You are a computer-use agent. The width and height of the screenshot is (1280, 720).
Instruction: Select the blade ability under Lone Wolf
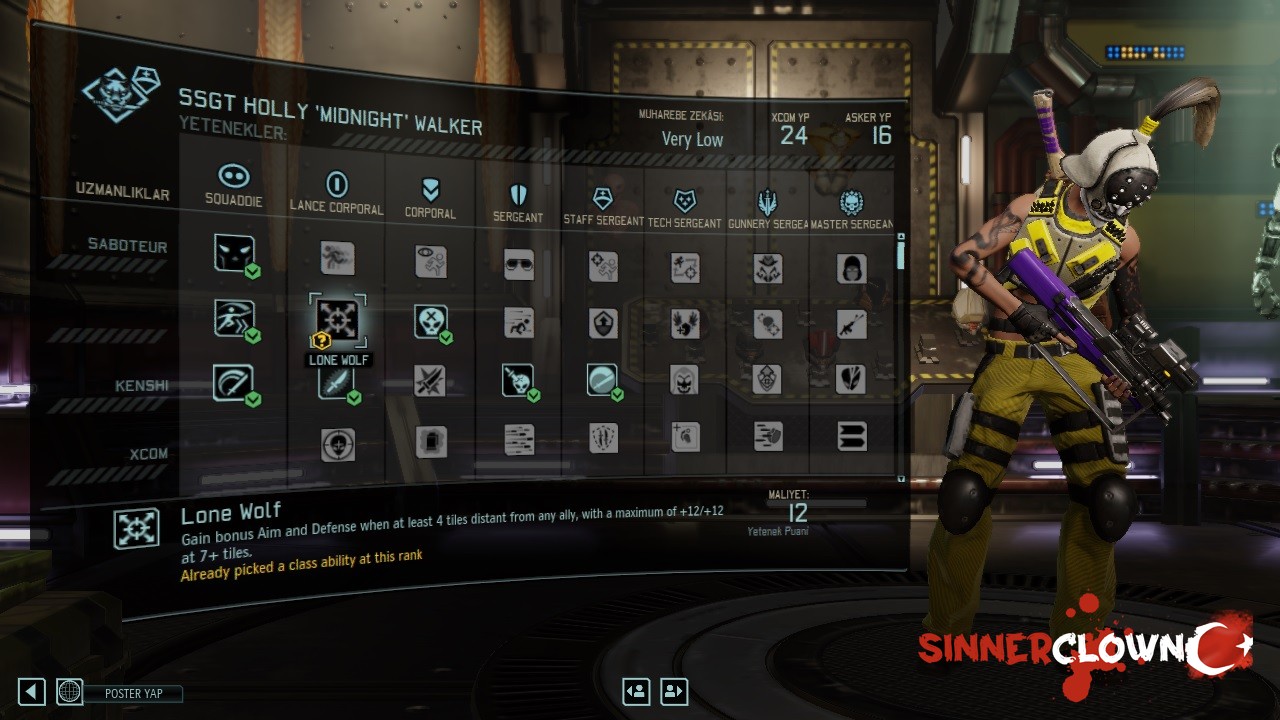(x=336, y=382)
